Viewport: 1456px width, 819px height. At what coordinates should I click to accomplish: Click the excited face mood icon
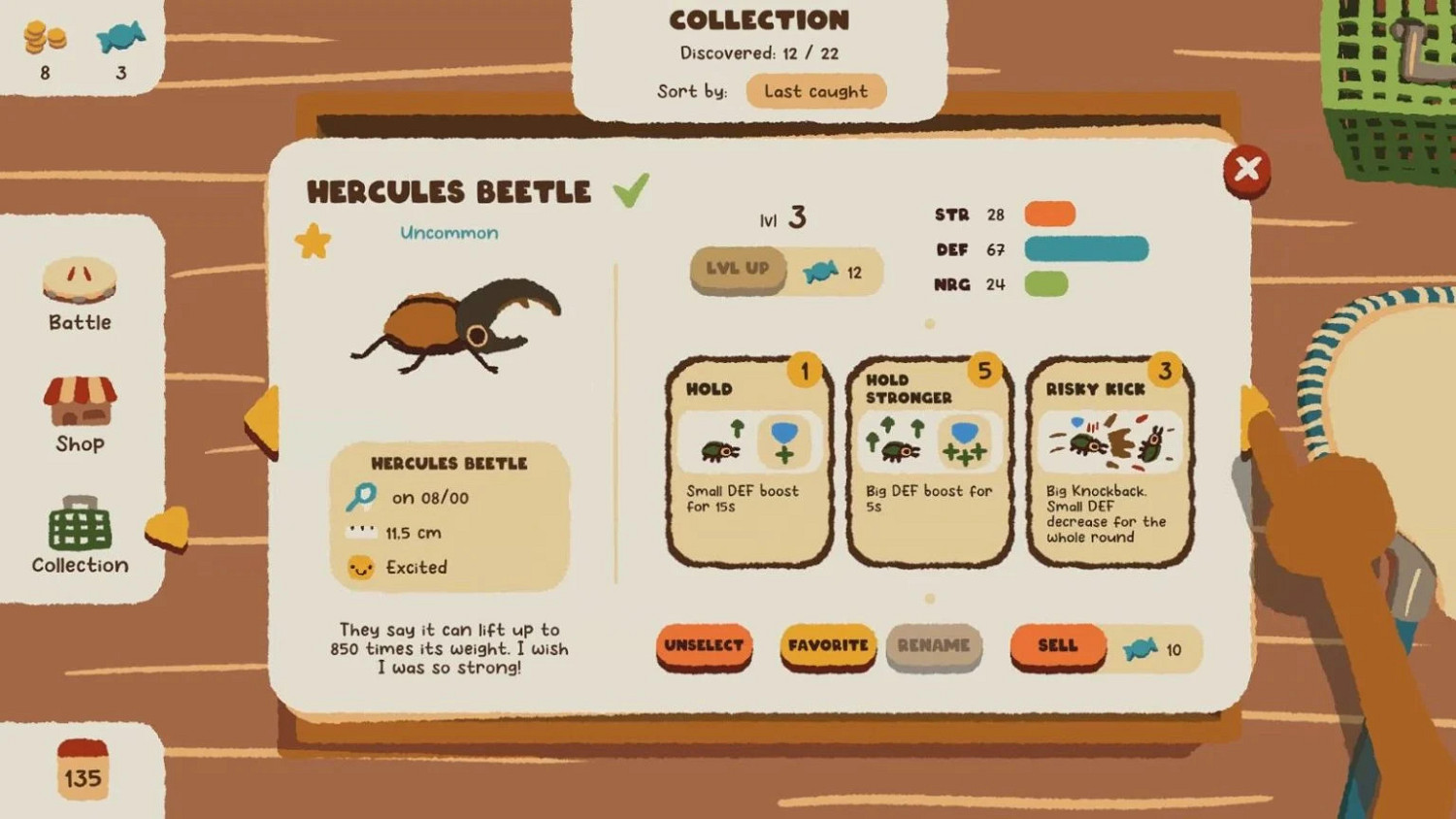[360, 568]
